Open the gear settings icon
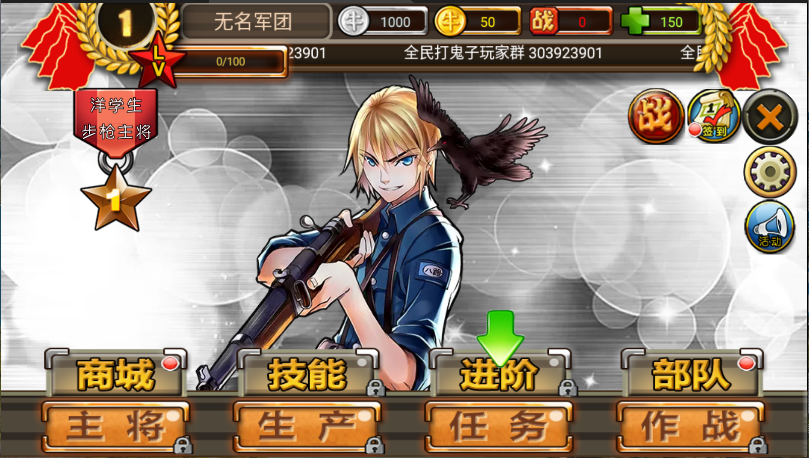809x458 pixels. 769,172
